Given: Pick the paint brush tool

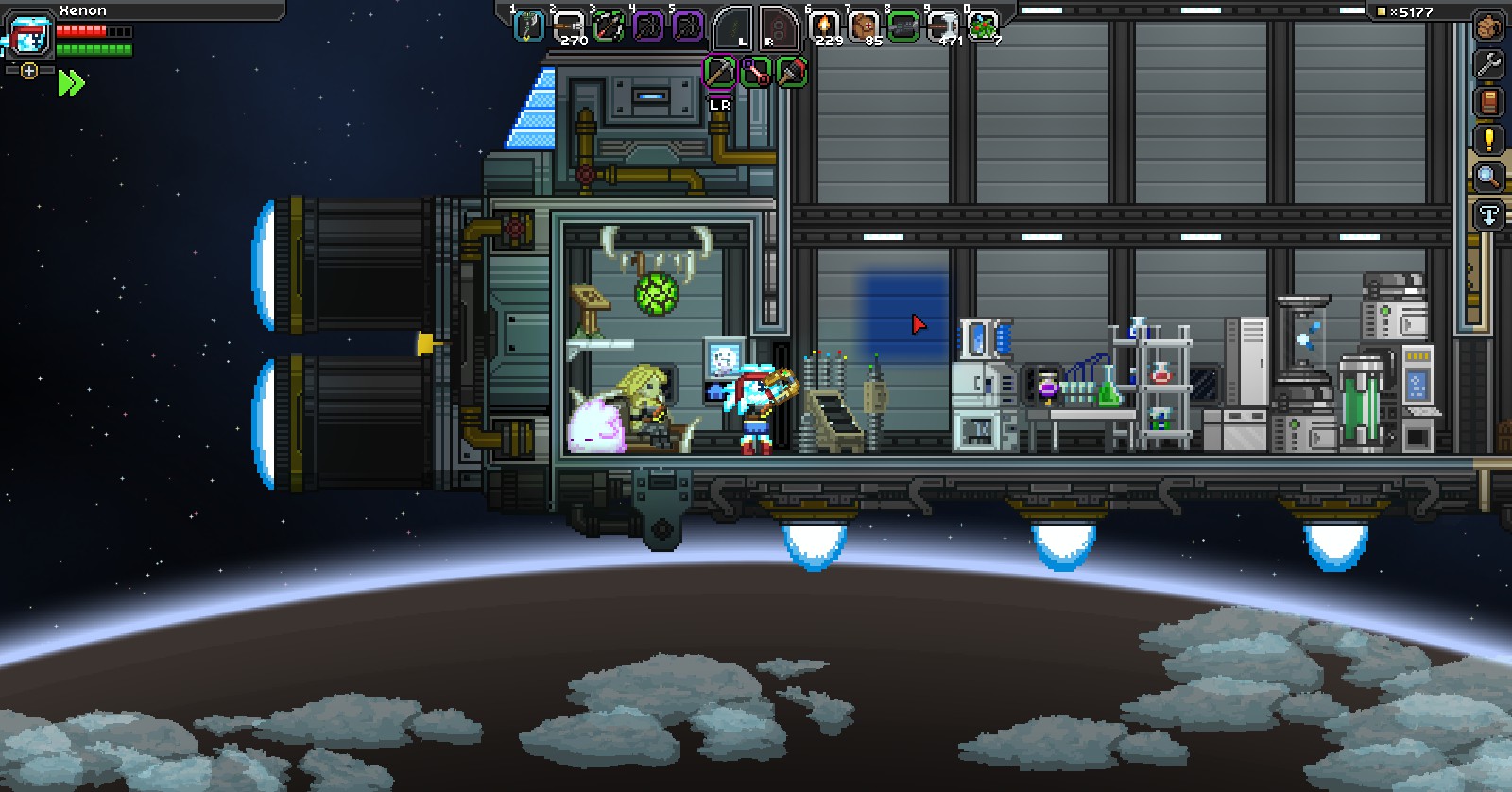Looking at the screenshot, I should (x=792, y=72).
